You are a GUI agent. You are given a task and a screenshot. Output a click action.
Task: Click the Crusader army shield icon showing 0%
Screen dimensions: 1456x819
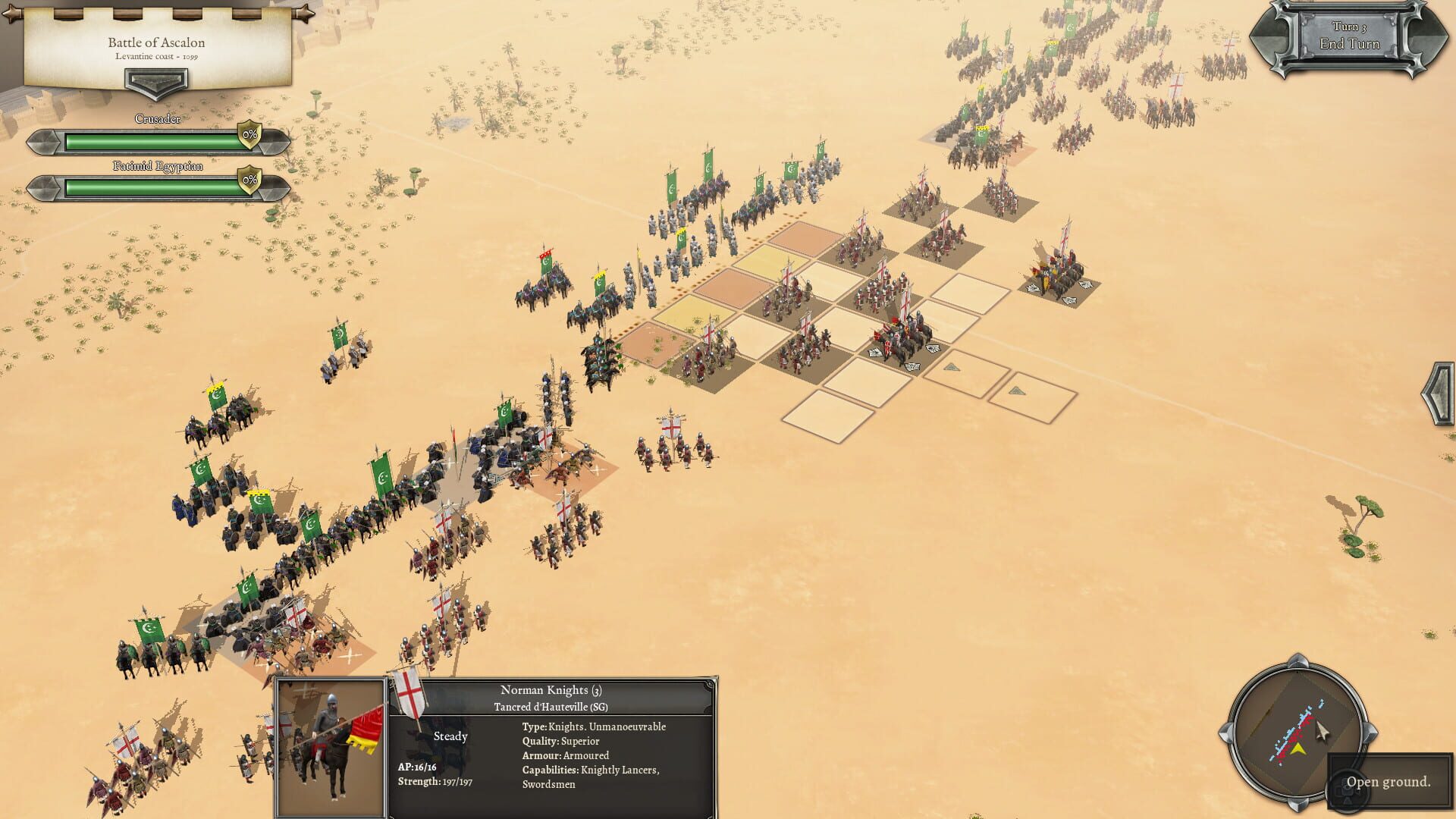248,135
